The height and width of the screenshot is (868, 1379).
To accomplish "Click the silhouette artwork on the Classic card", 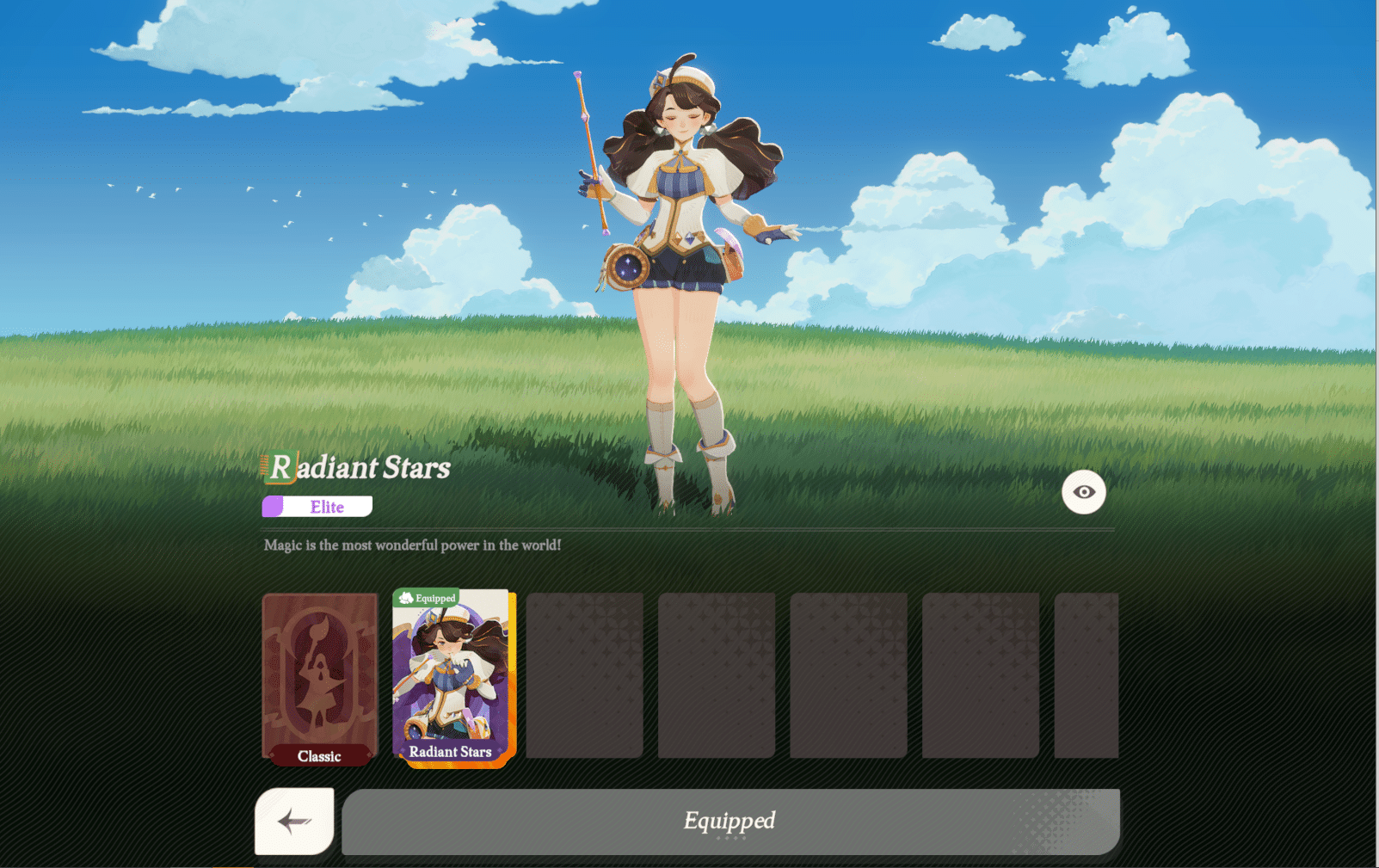I will [319, 671].
